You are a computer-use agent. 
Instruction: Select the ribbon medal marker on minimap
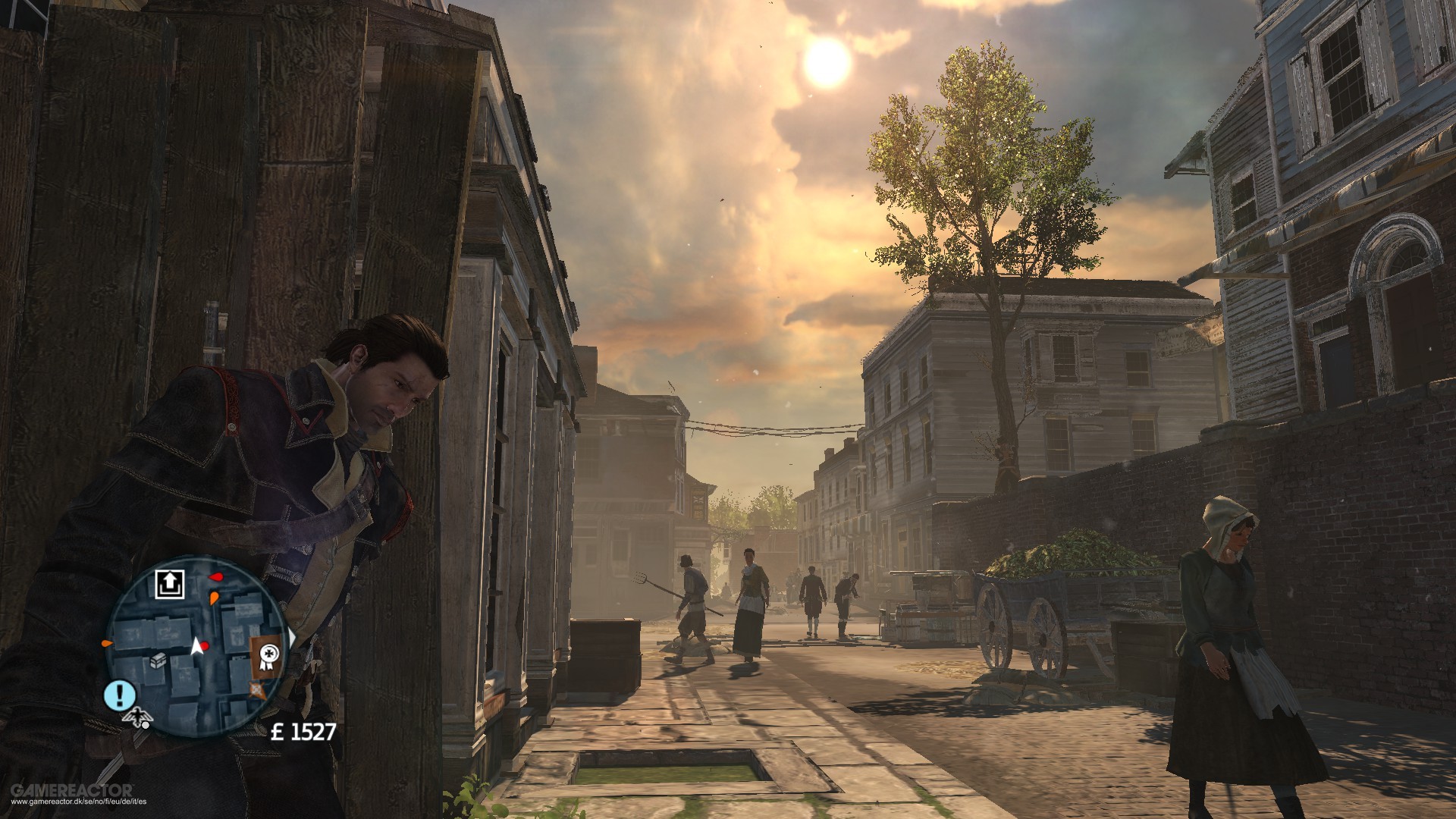point(267,654)
